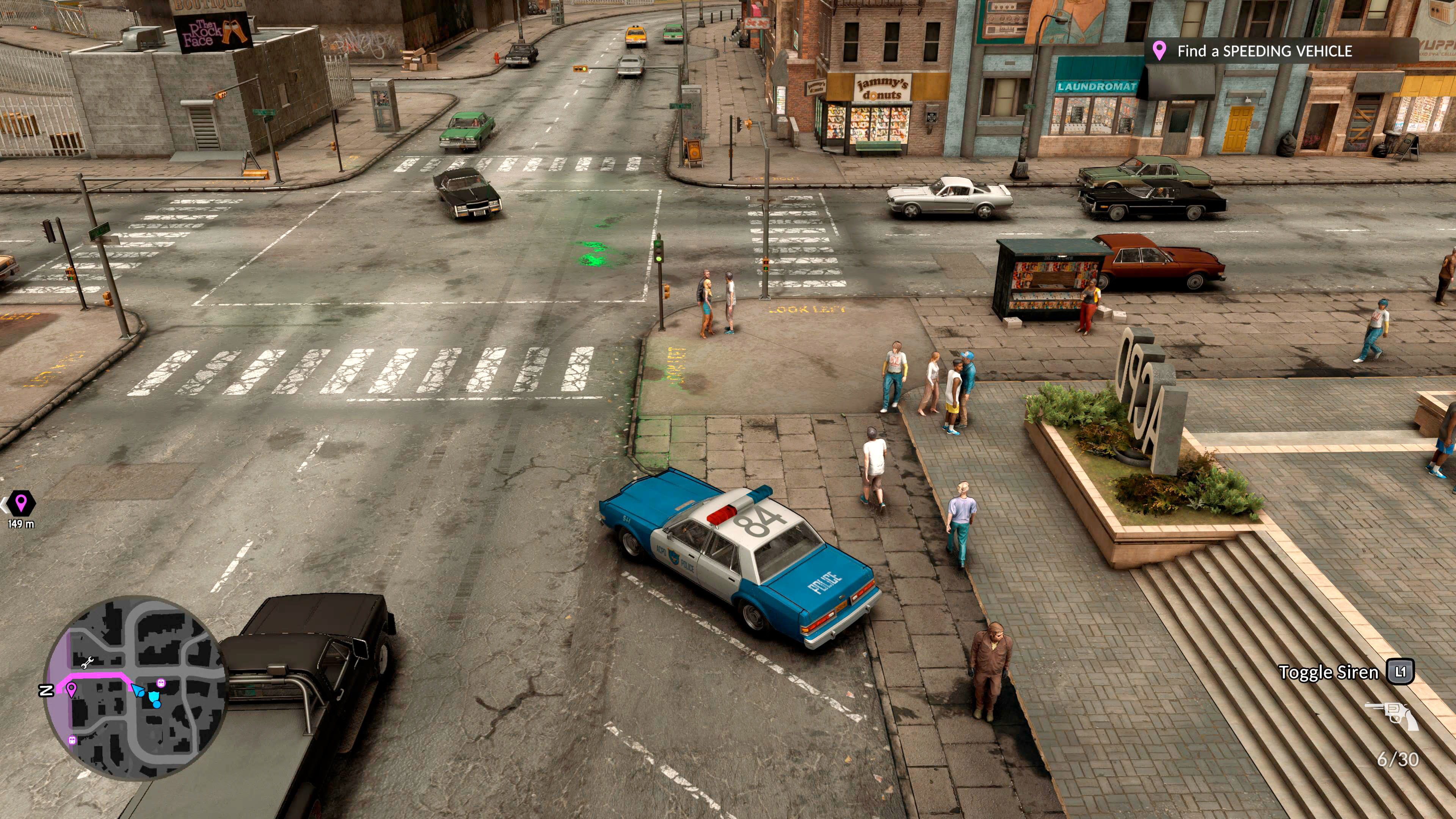Click the upper train station icon on the minimap

[161, 683]
